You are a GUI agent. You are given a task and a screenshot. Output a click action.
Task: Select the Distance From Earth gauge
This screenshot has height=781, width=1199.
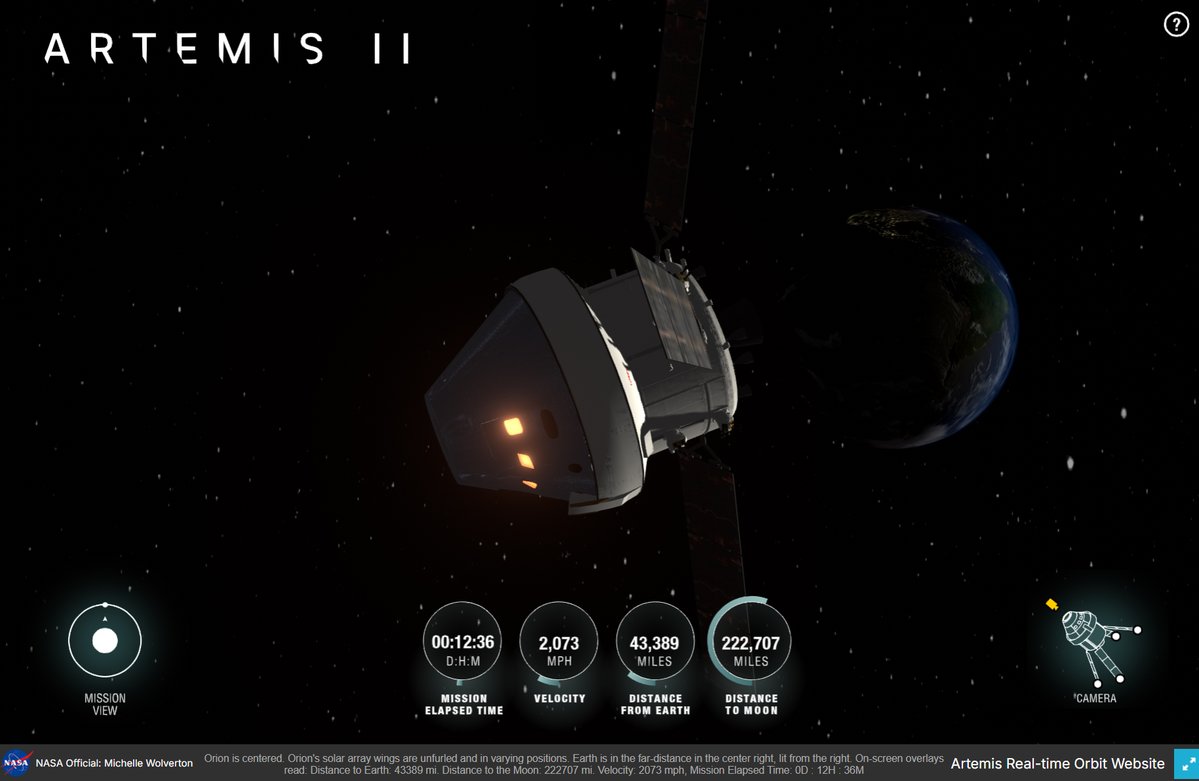point(655,643)
